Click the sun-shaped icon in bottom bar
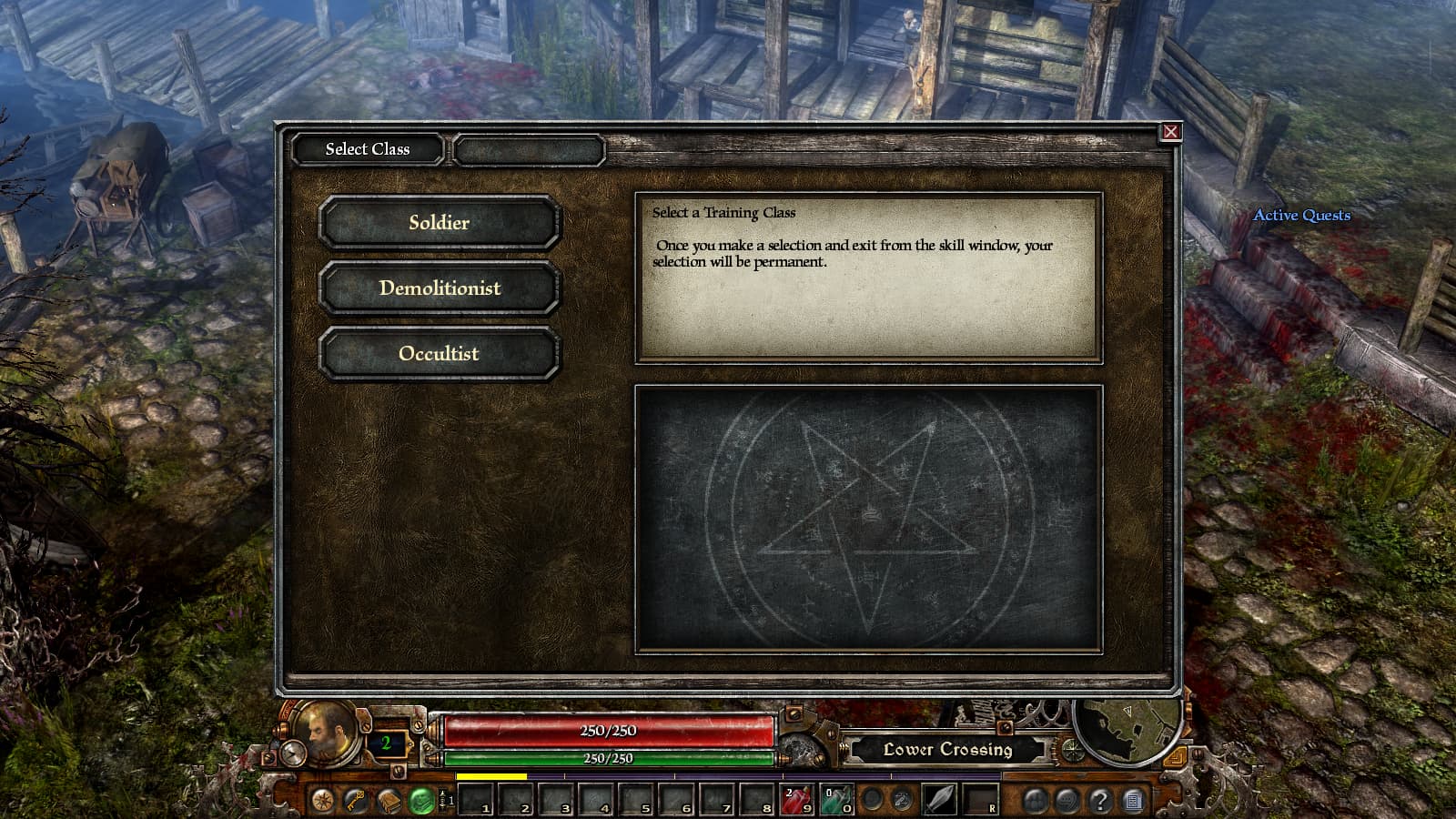Viewport: 1456px width, 819px height. (x=322, y=801)
